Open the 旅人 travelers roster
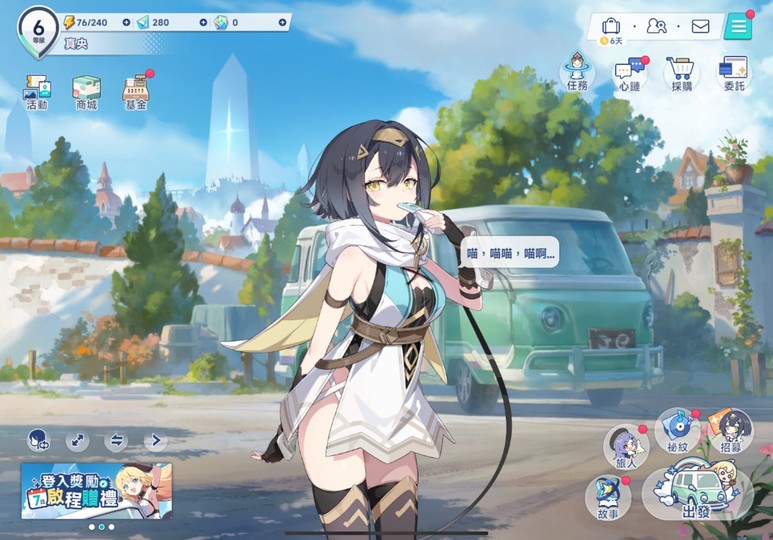The width and height of the screenshot is (773, 540). click(626, 446)
